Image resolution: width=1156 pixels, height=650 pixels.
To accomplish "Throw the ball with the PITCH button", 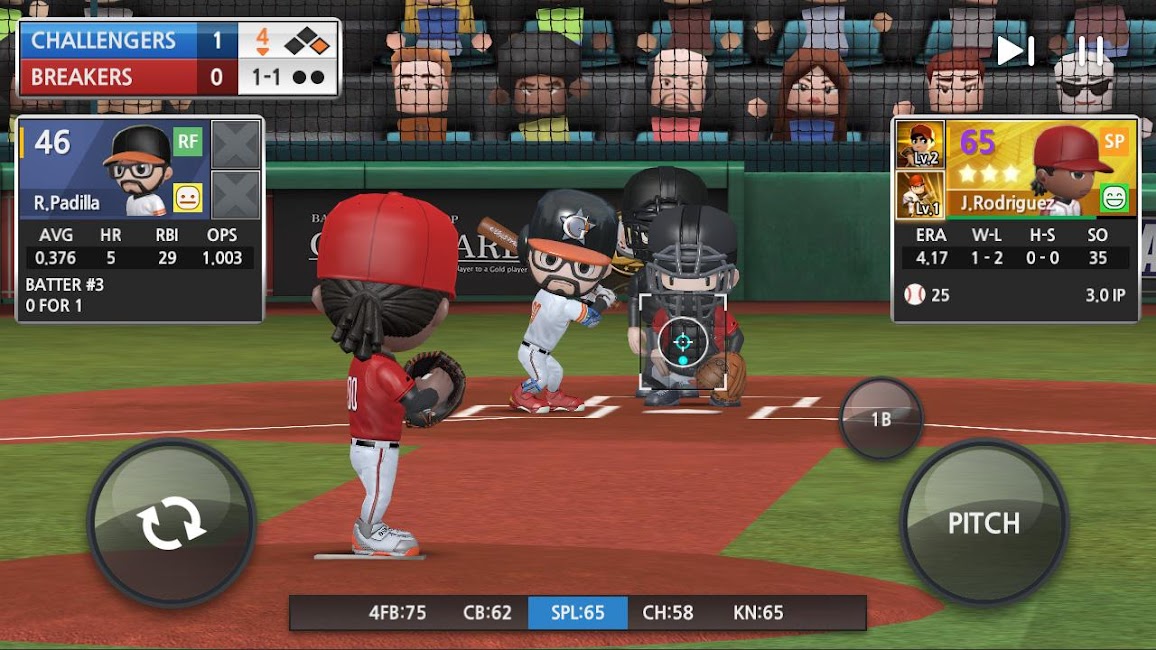I will click(984, 522).
